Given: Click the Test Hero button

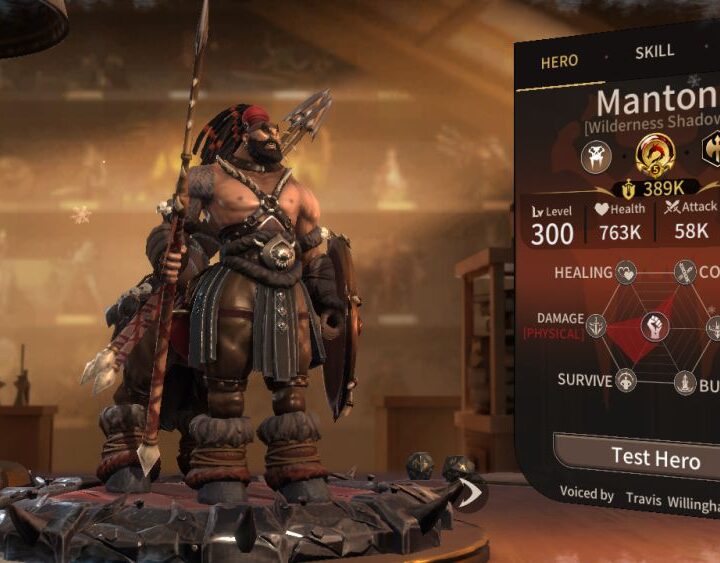Looking at the screenshot, I should tap(655, 457).
